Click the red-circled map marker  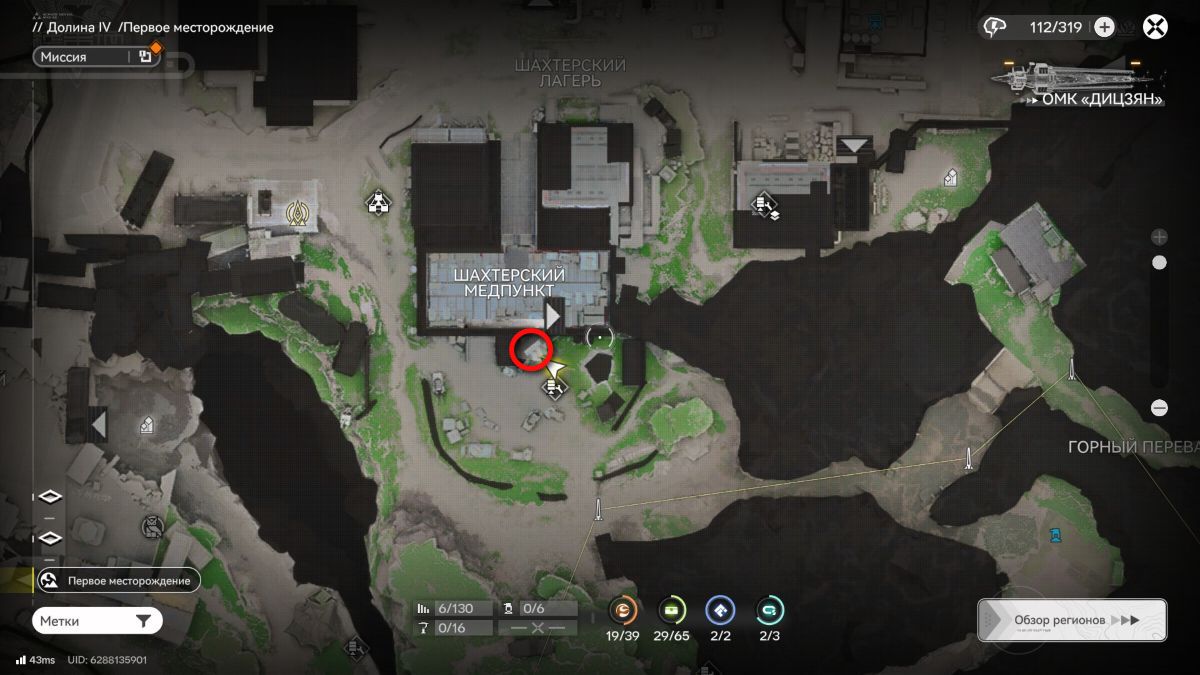click(x=531, y=350)
